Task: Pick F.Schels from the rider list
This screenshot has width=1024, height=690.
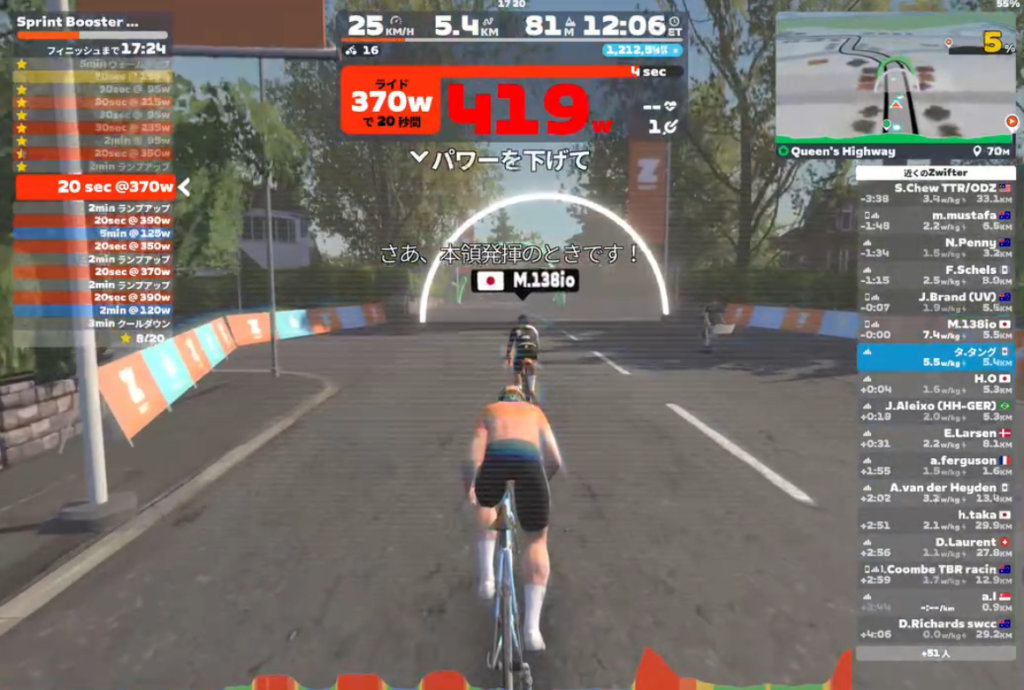Action: tap(935, 275)
